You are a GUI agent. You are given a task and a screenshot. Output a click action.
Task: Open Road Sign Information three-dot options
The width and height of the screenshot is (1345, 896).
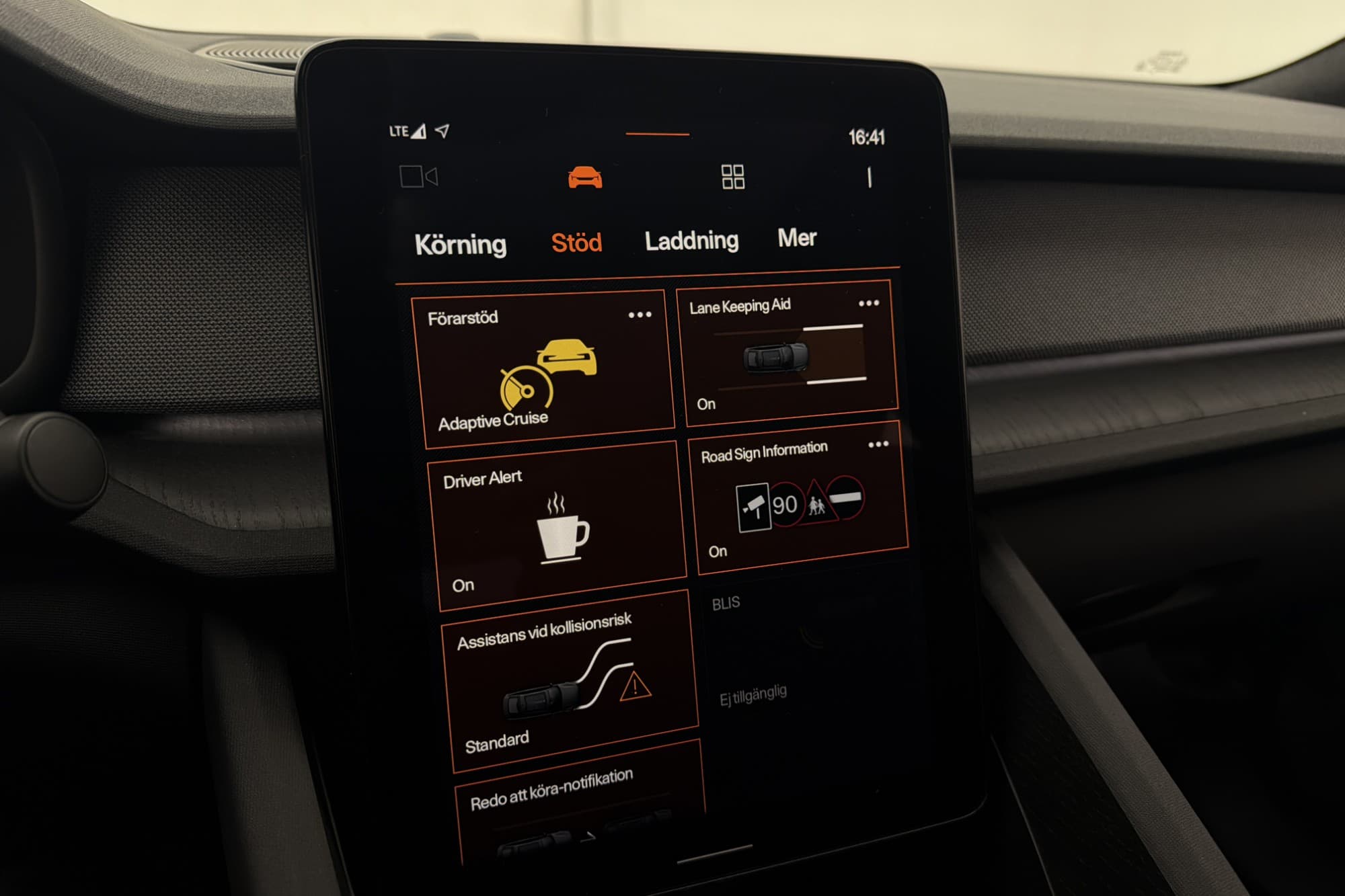coord(878,444)
